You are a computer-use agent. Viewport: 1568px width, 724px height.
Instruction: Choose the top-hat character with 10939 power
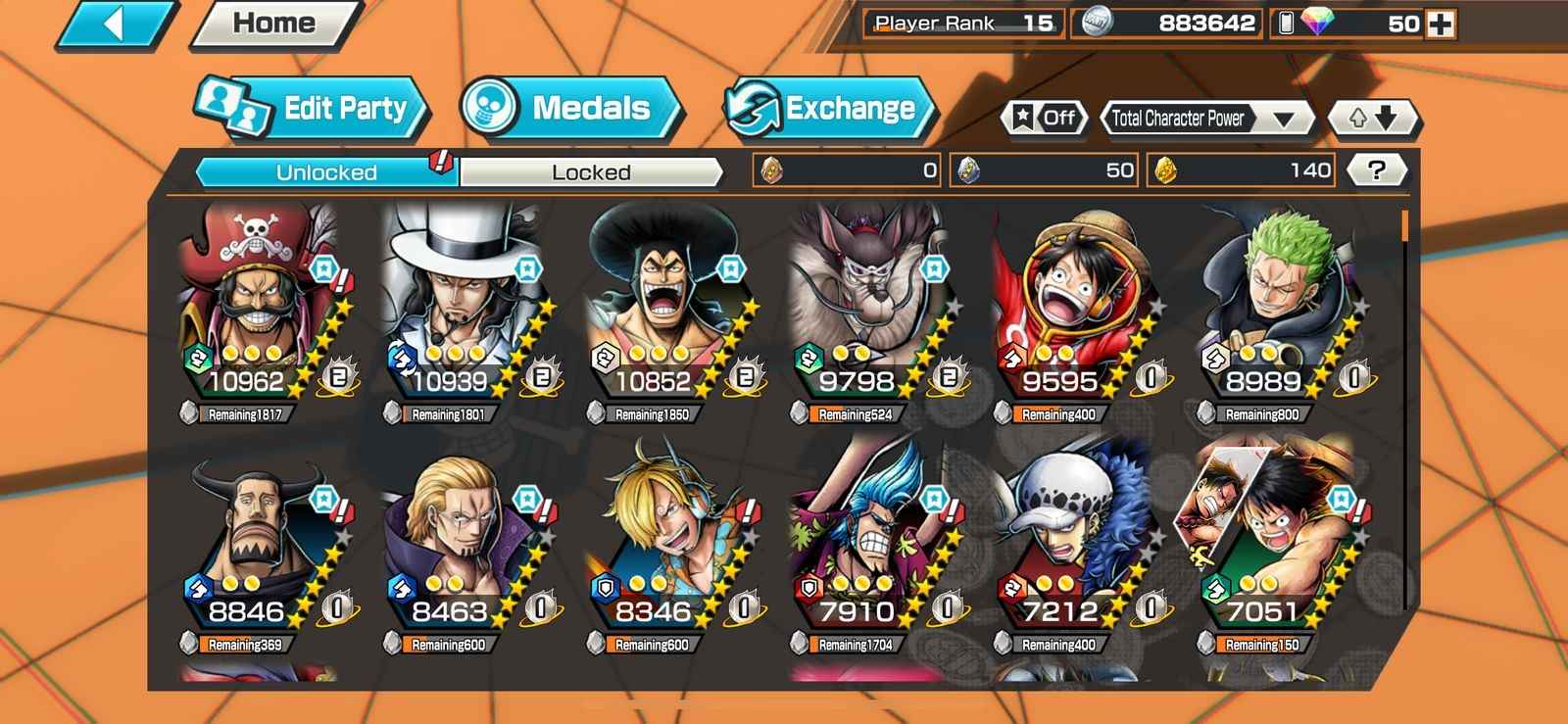coord(463,304)
